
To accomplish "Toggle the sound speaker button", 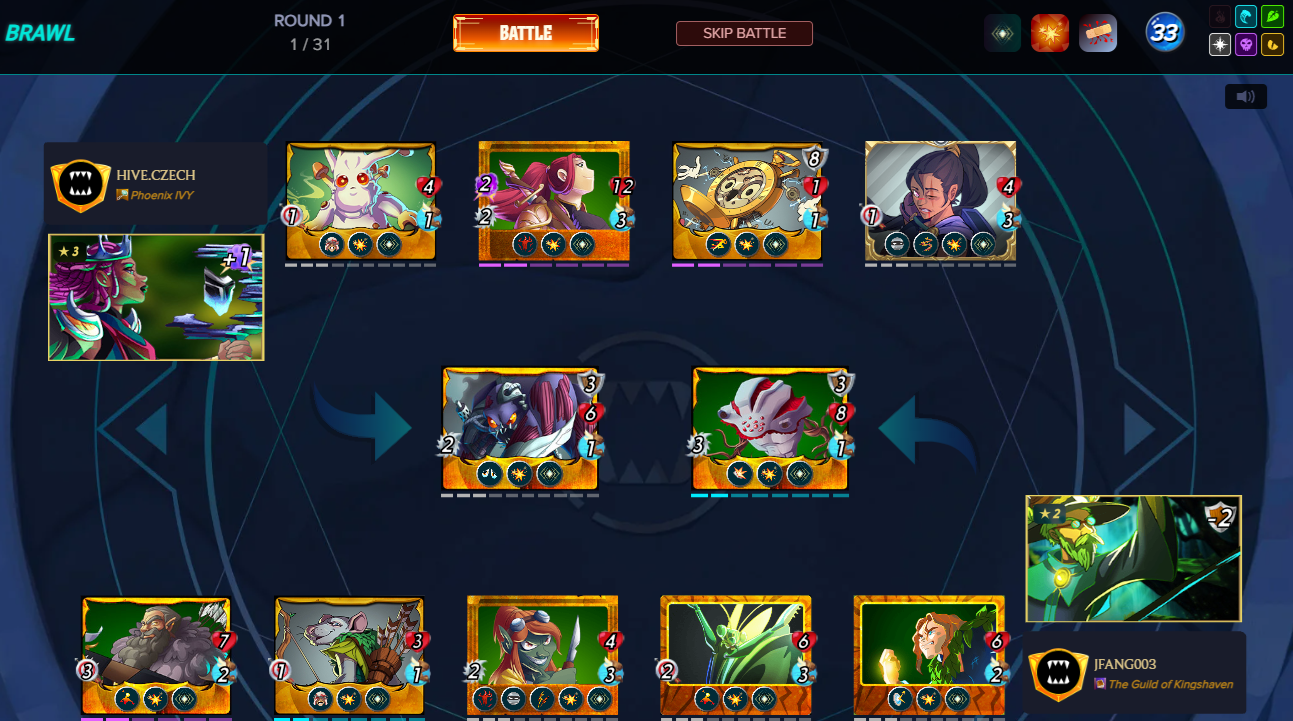I will coord(1245,96).
